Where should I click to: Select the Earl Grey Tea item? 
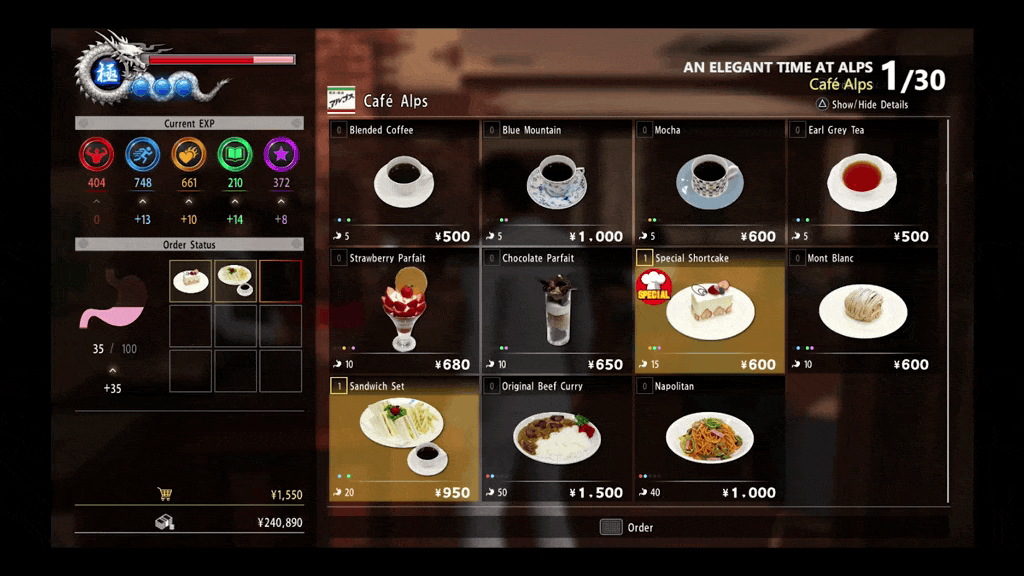[862, 182]
